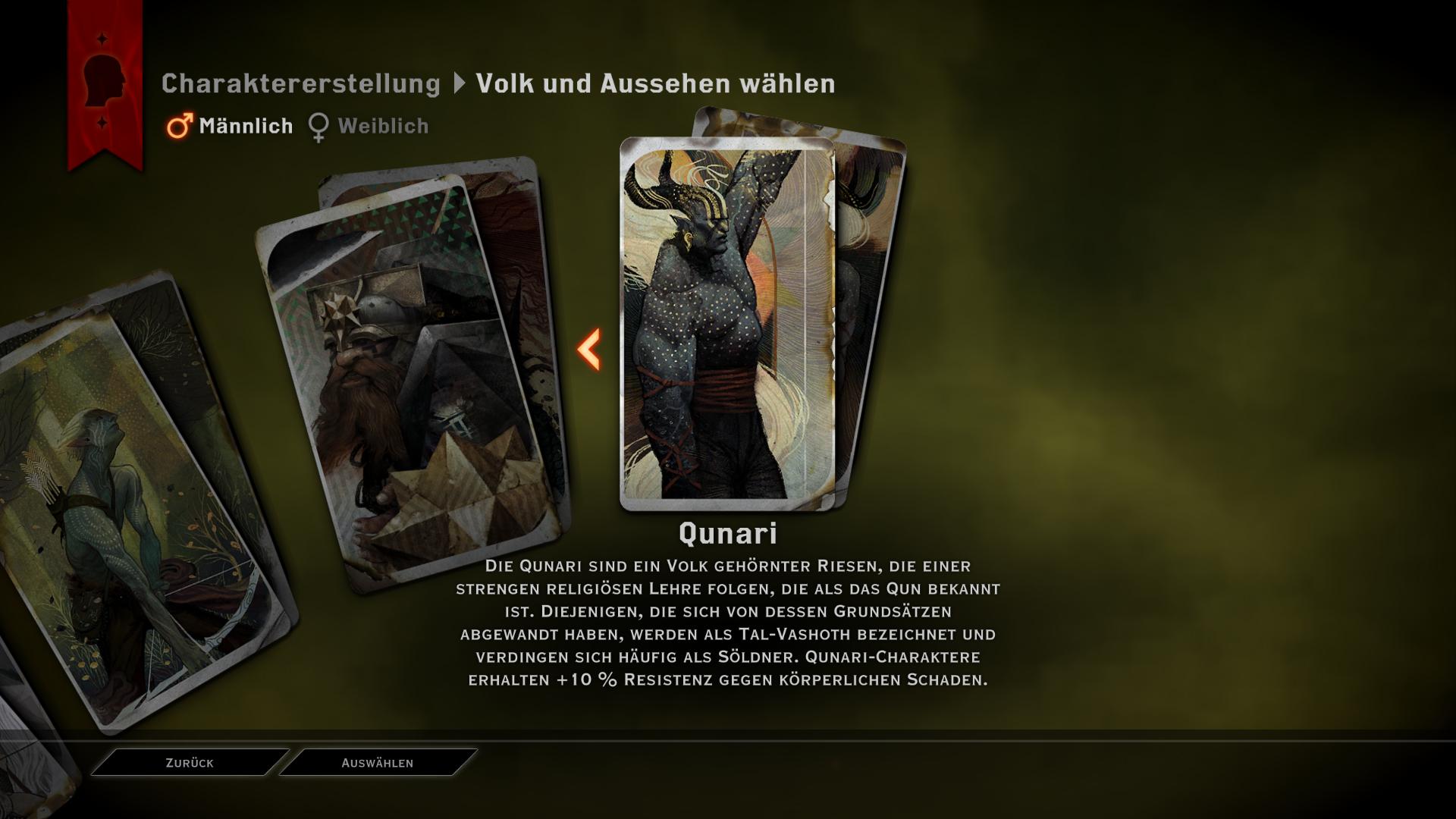Click the orange left arrow
The height and width of the screenshot is (819, 1456).
tap(589, 350)
